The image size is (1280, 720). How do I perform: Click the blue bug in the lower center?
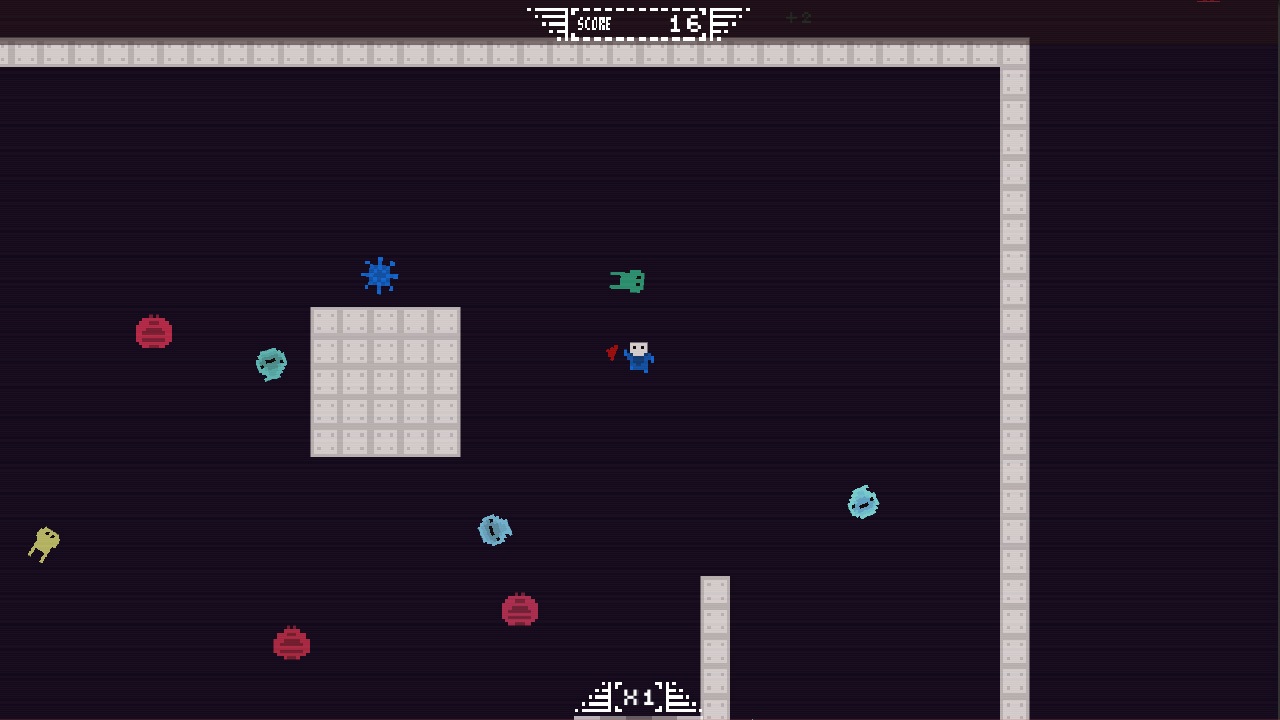[x=496, y=529]
